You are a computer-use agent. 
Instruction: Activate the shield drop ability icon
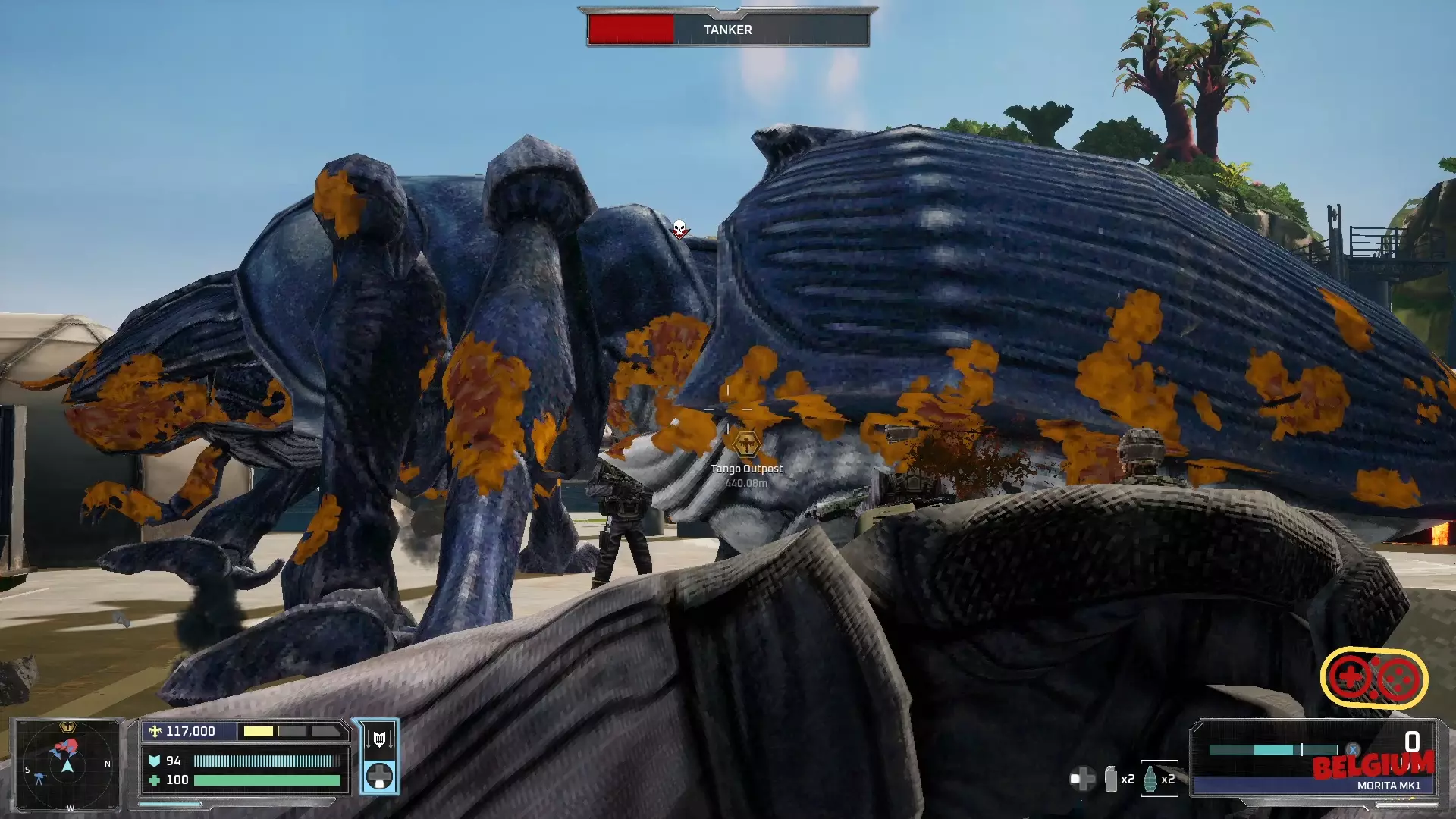379,739
